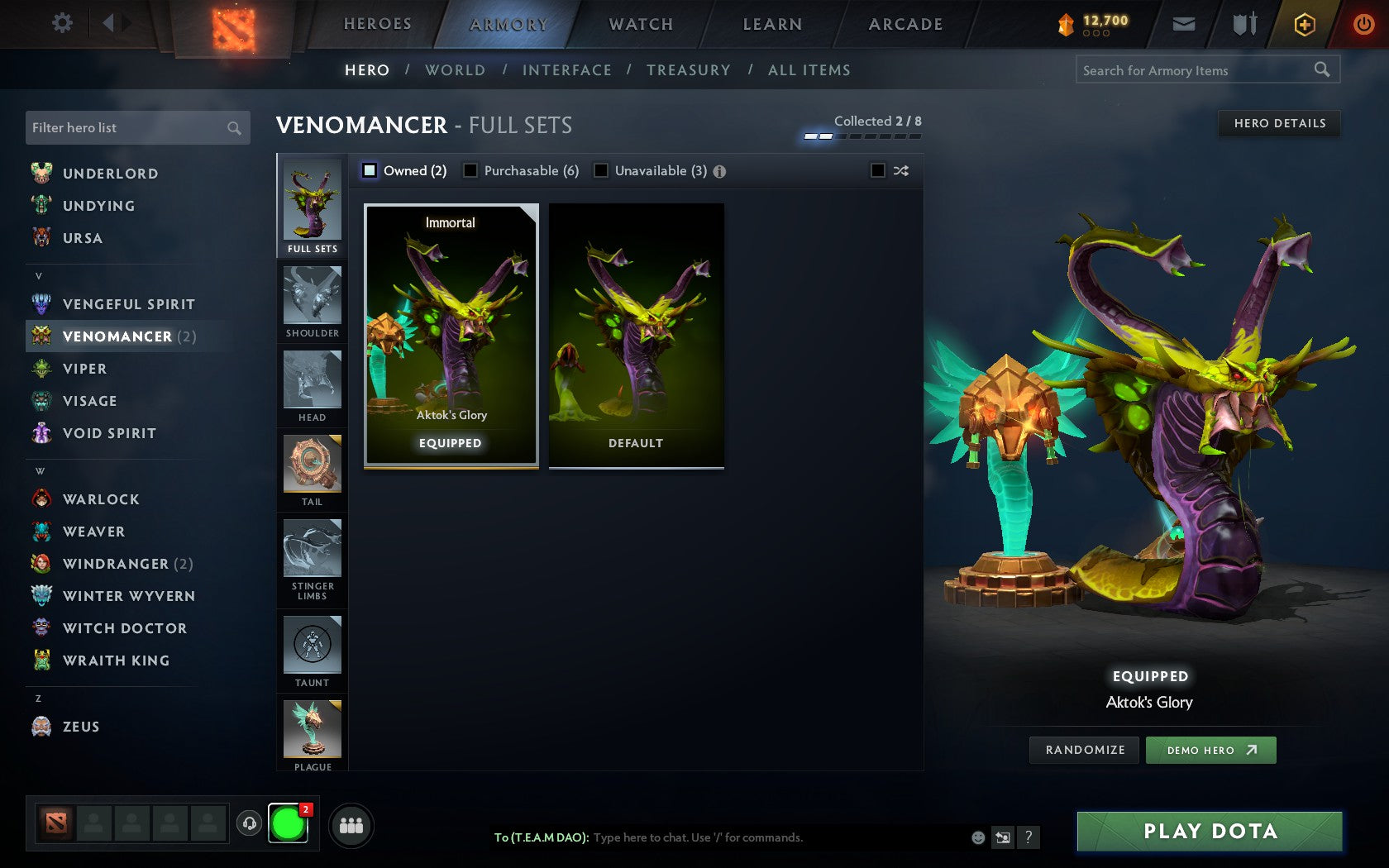This screenshot has width=1389, height=868.
Task: Enable the Purchasable items filter
Action: [471, 170]
